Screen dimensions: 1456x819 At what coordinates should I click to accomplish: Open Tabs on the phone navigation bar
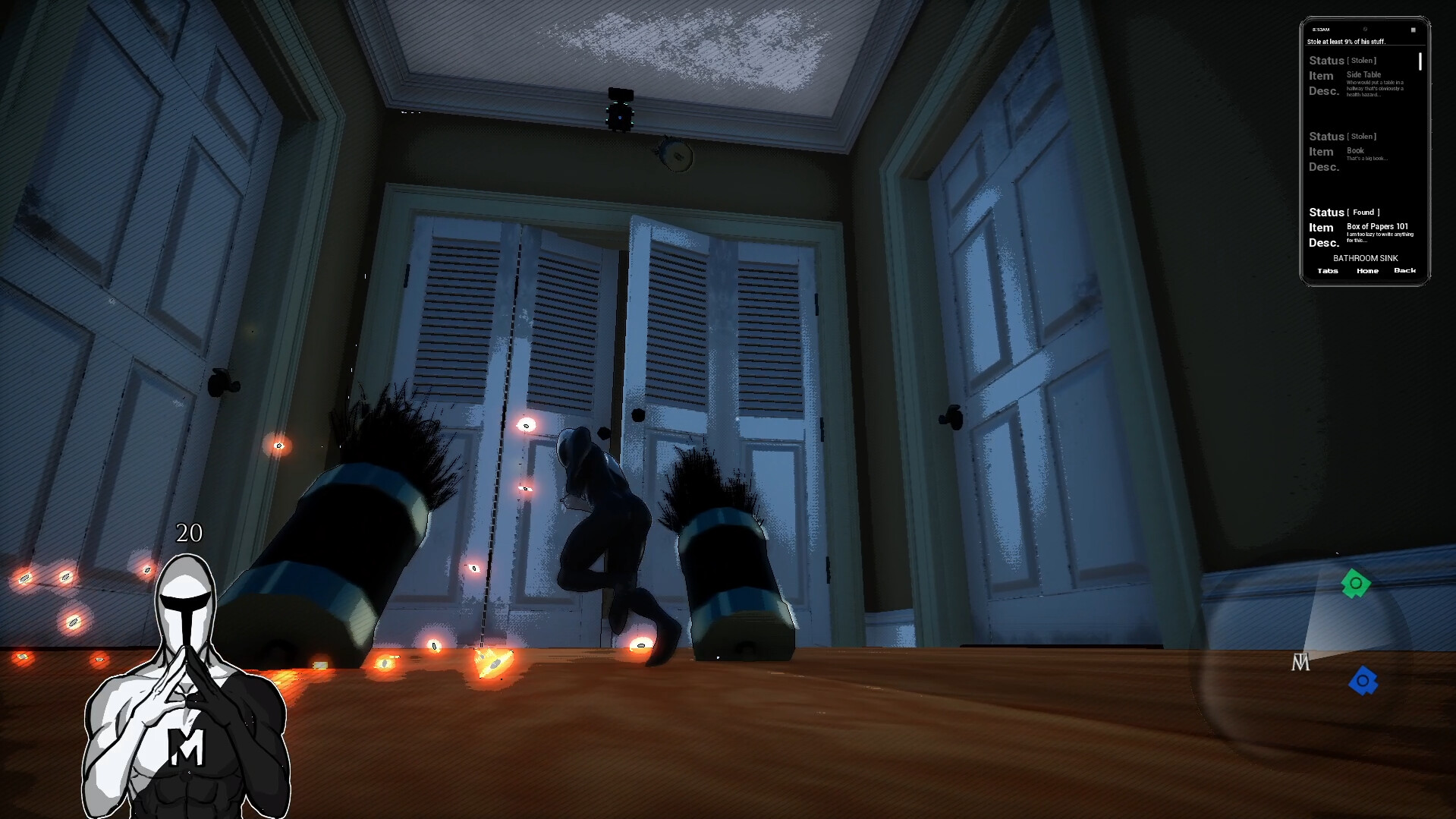pos(1327,271)
